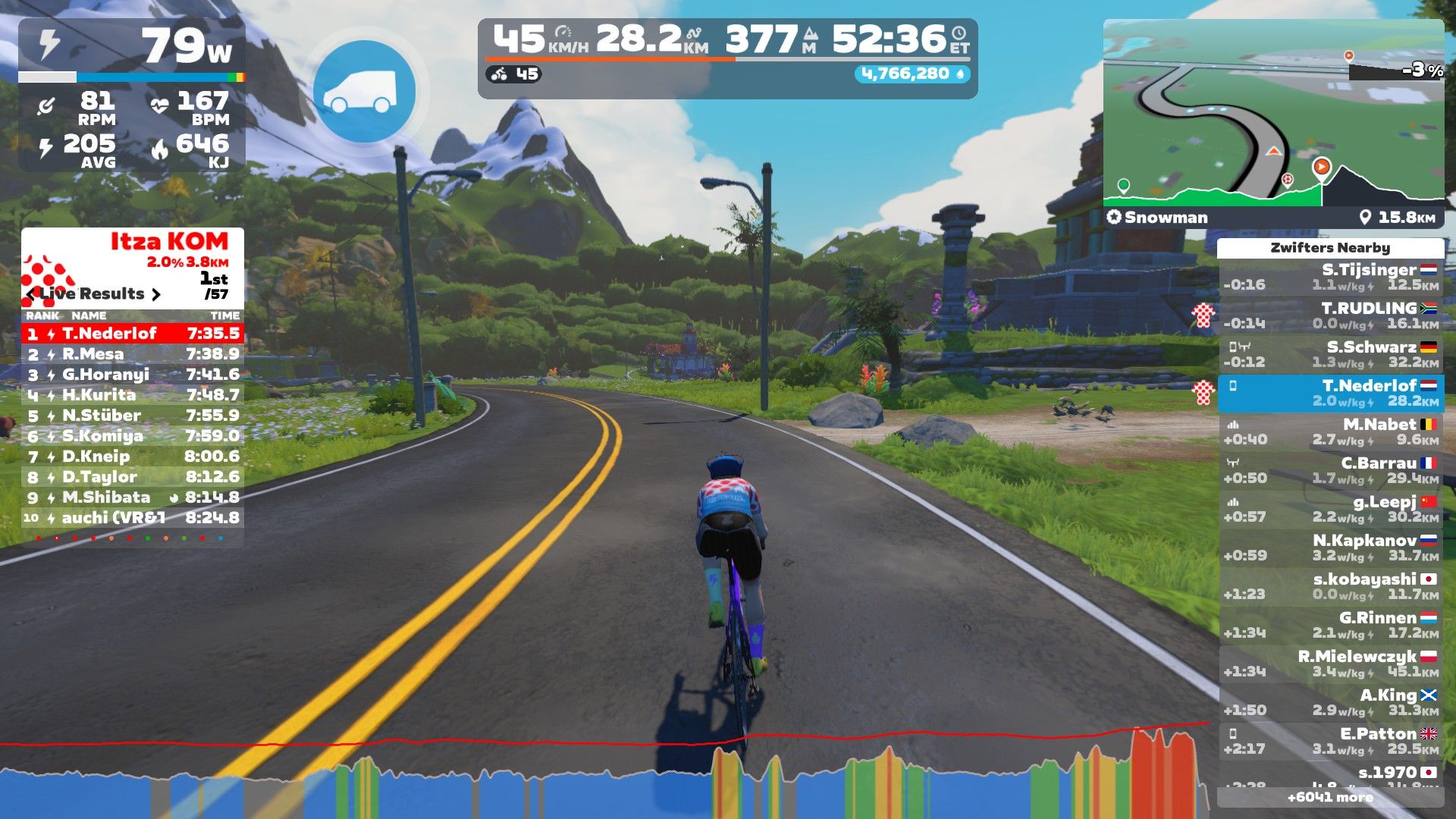Image resolution: width=1456 pixels, height=819 pixels.
Task: Click the Itza KOM segment header
Action: (x=169, y=242)
